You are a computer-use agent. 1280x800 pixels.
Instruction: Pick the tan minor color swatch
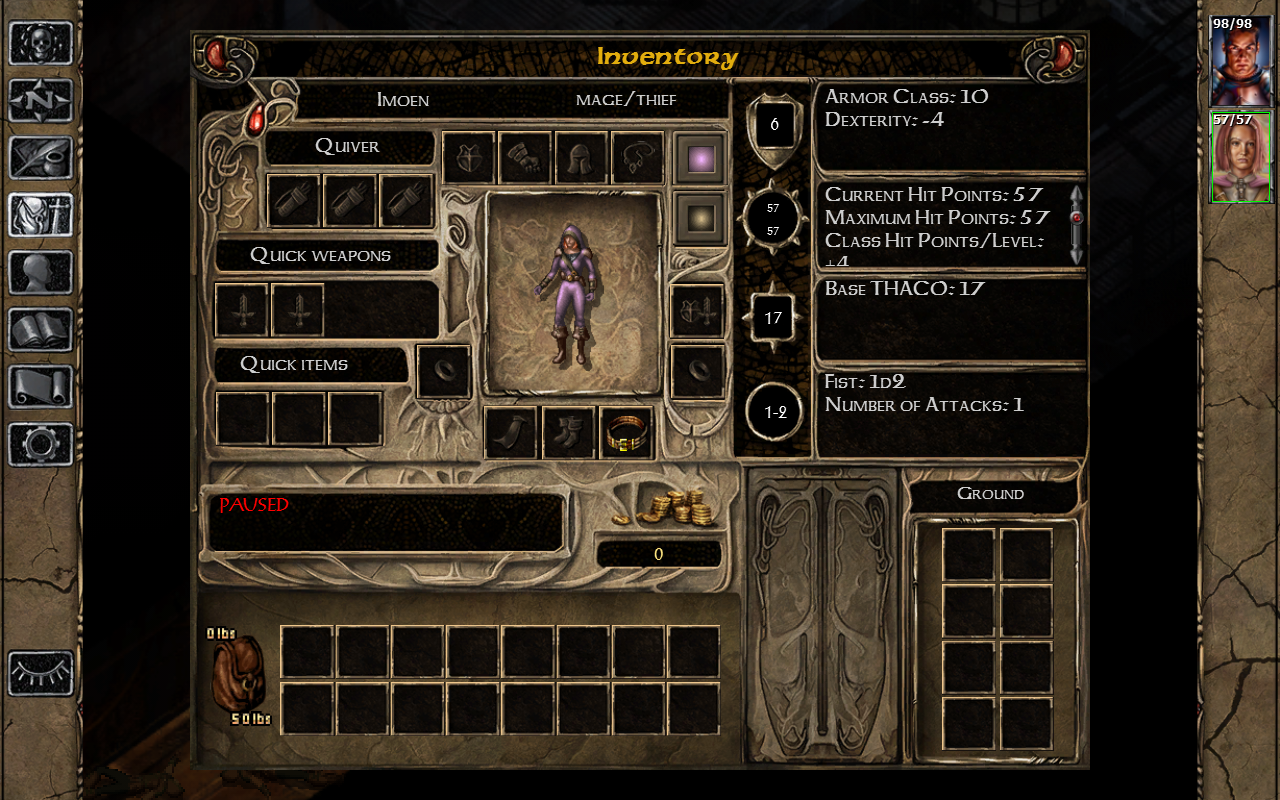tap(700, 217)
